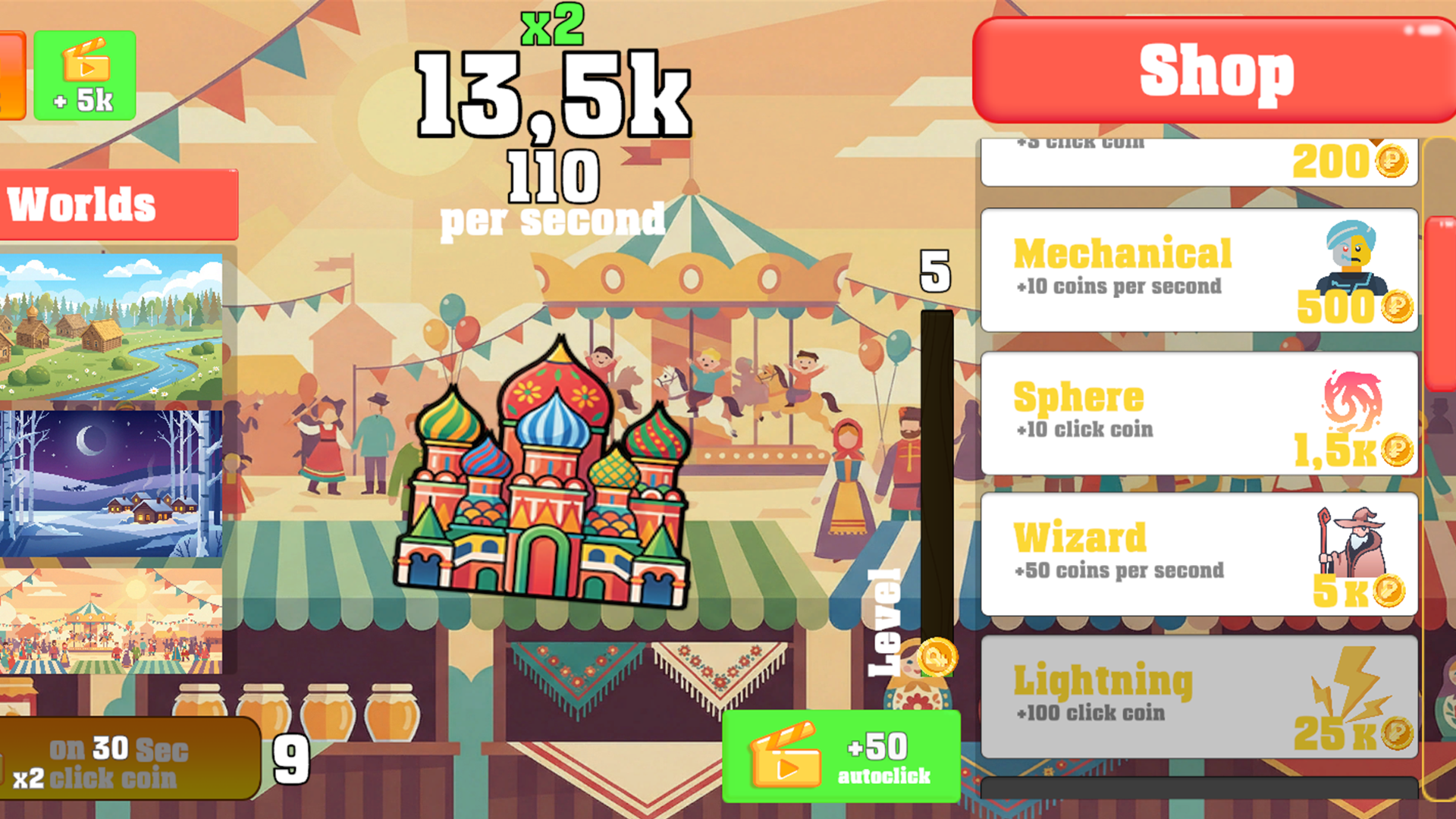Image resolution: width=1456 pixels, height=819 pixels.
Task: Claim the +5k coin video bonus
Action: click(83, 76)
